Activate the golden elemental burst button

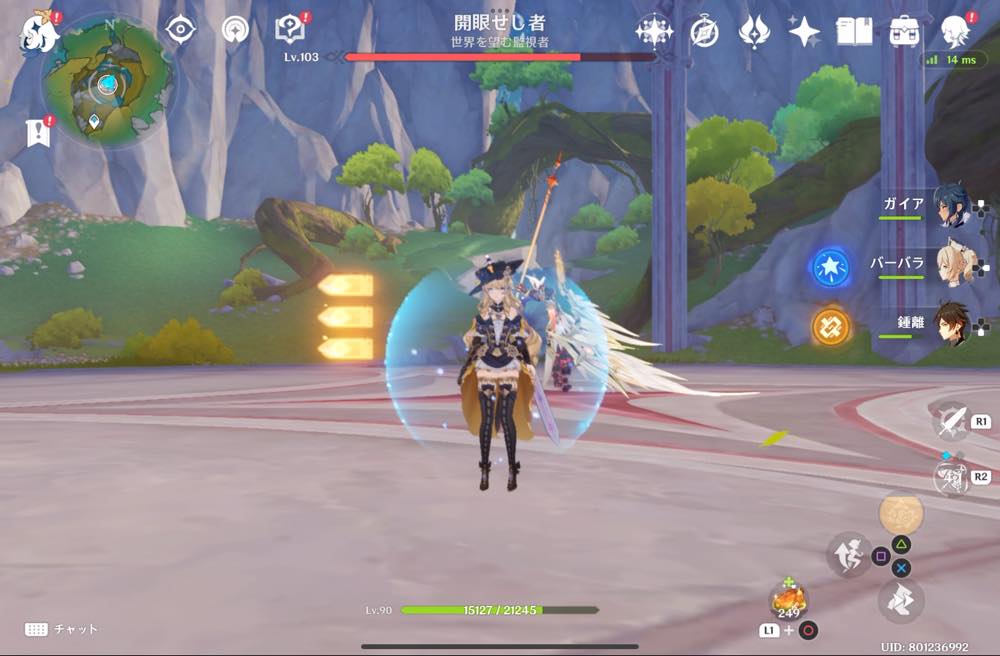tap(901, 514)
